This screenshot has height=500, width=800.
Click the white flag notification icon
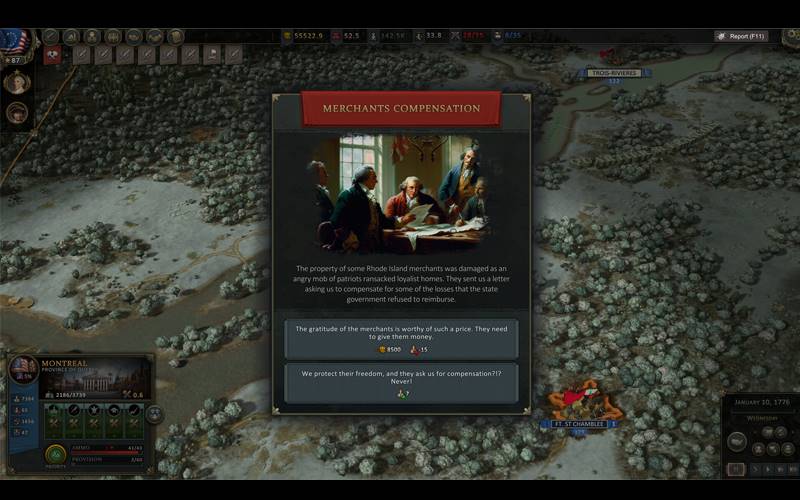click(212, 55)
